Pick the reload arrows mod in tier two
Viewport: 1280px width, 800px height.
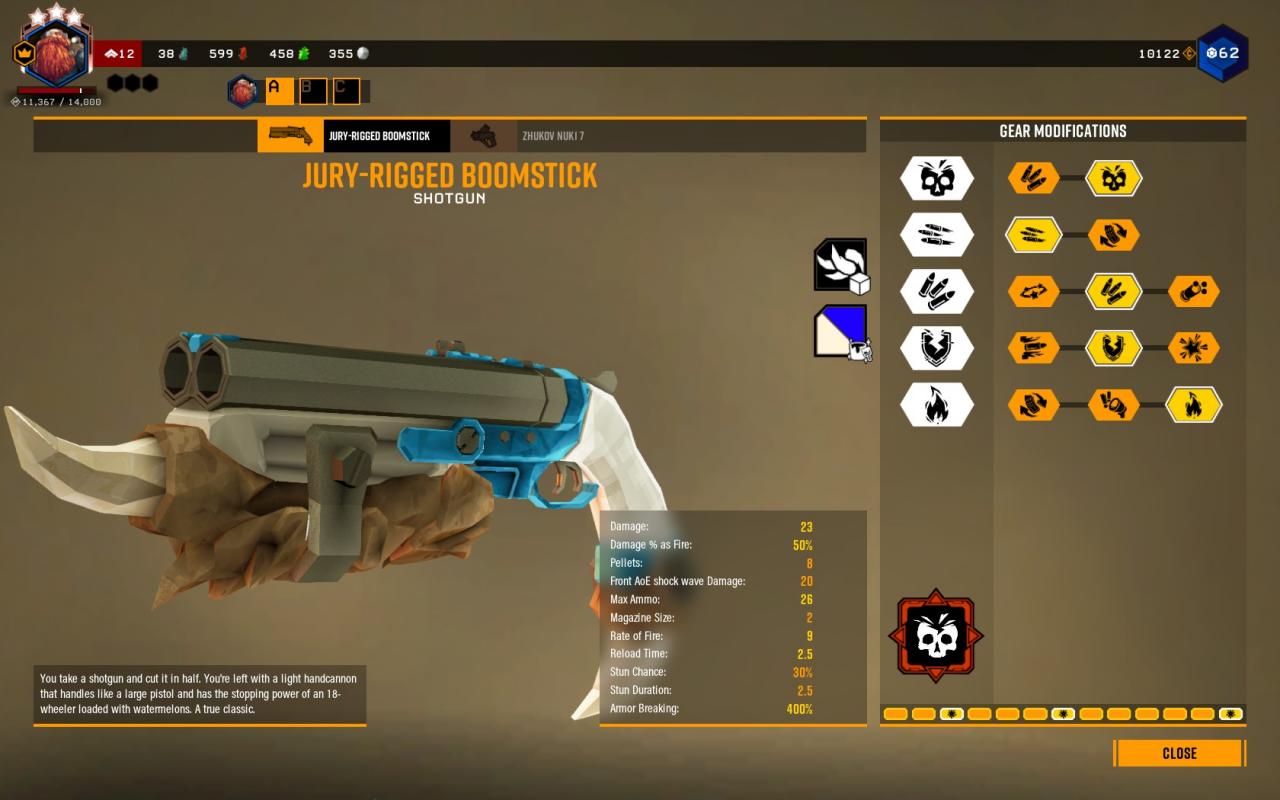(x=1114, y=235)
